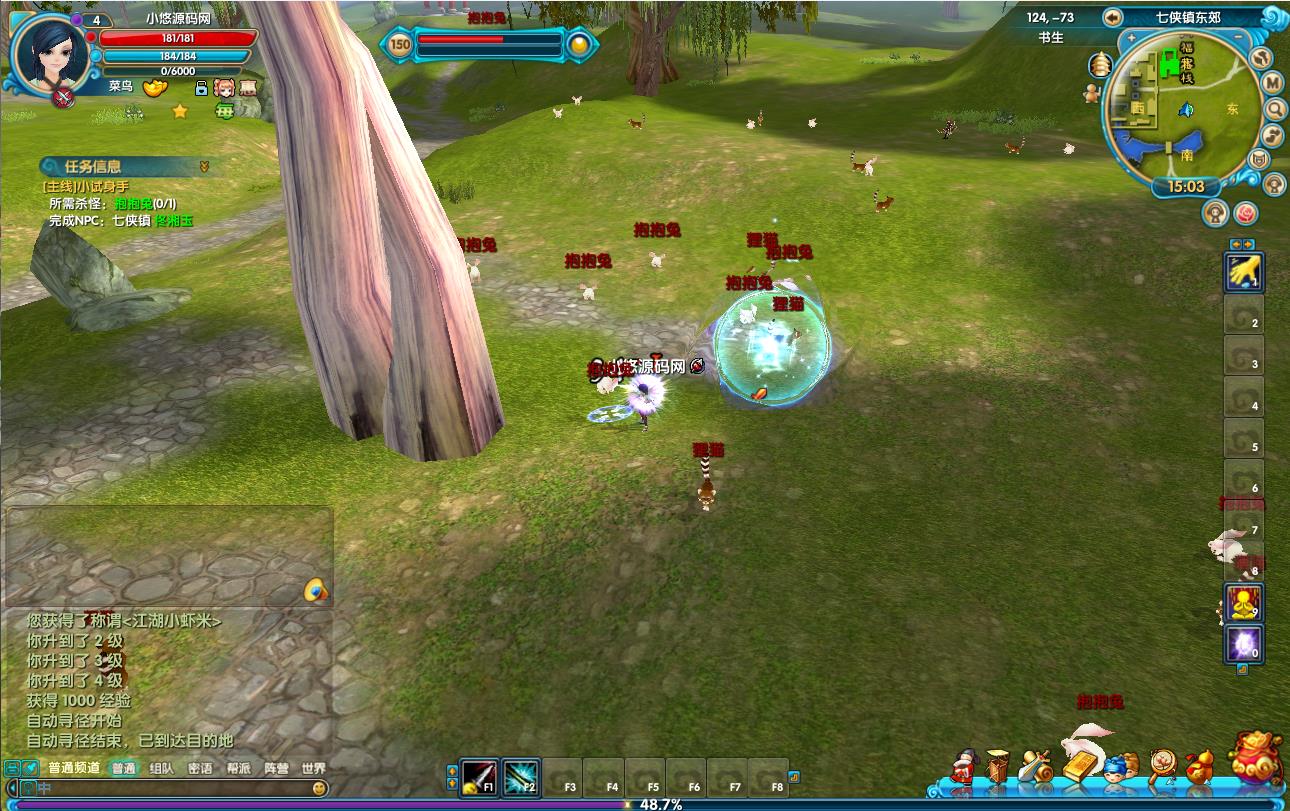Viewport: 1290px width, 811px height.
Task: Switch to the 组队 chat channel
Action: click(161, 768)
